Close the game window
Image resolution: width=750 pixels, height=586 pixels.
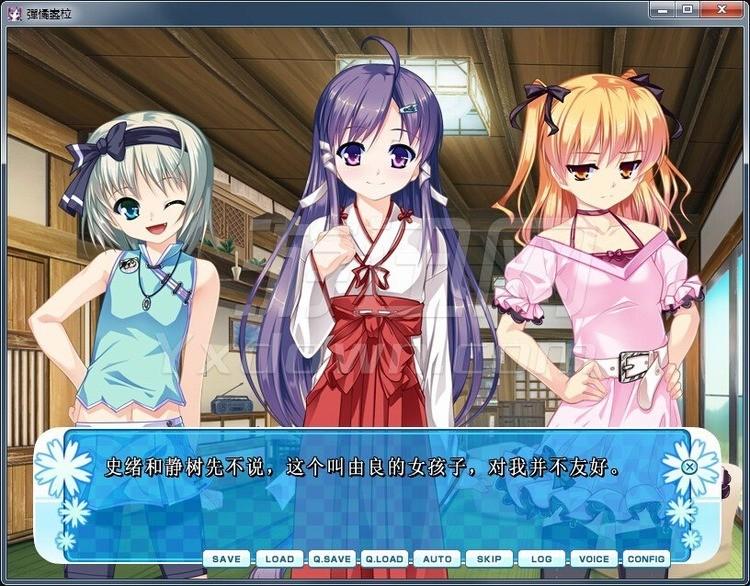click(x=720, y=10)
